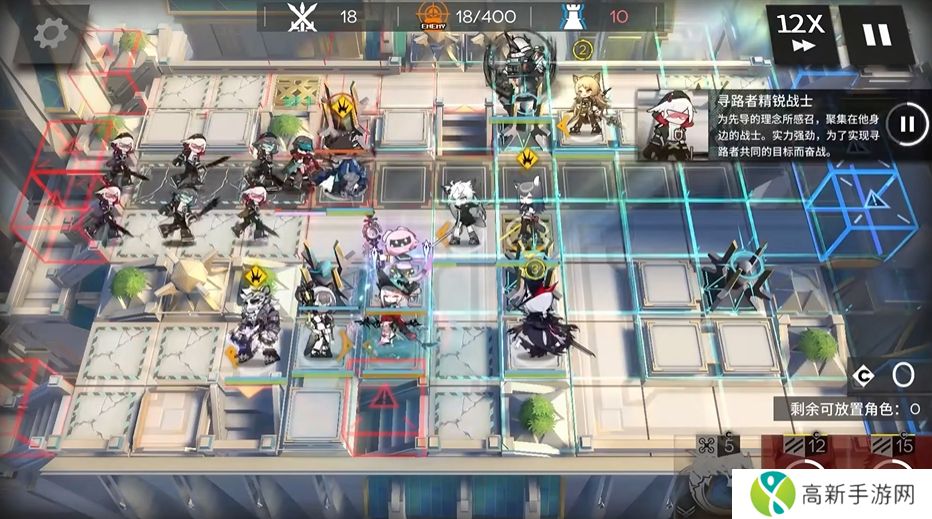Select the deployment card costing 15

[892, 468]
